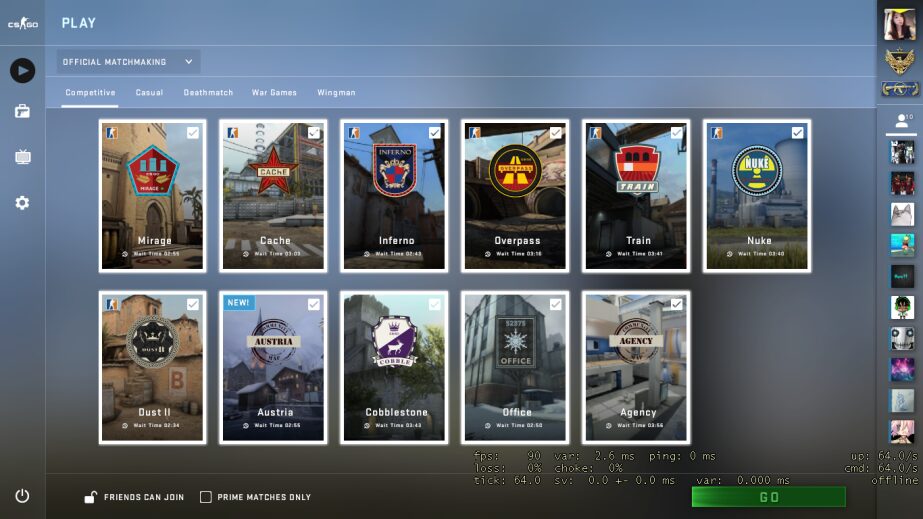Toggle the Friends Can Join lock
This screenshot has width=923, height=519.
pos(90,497)
